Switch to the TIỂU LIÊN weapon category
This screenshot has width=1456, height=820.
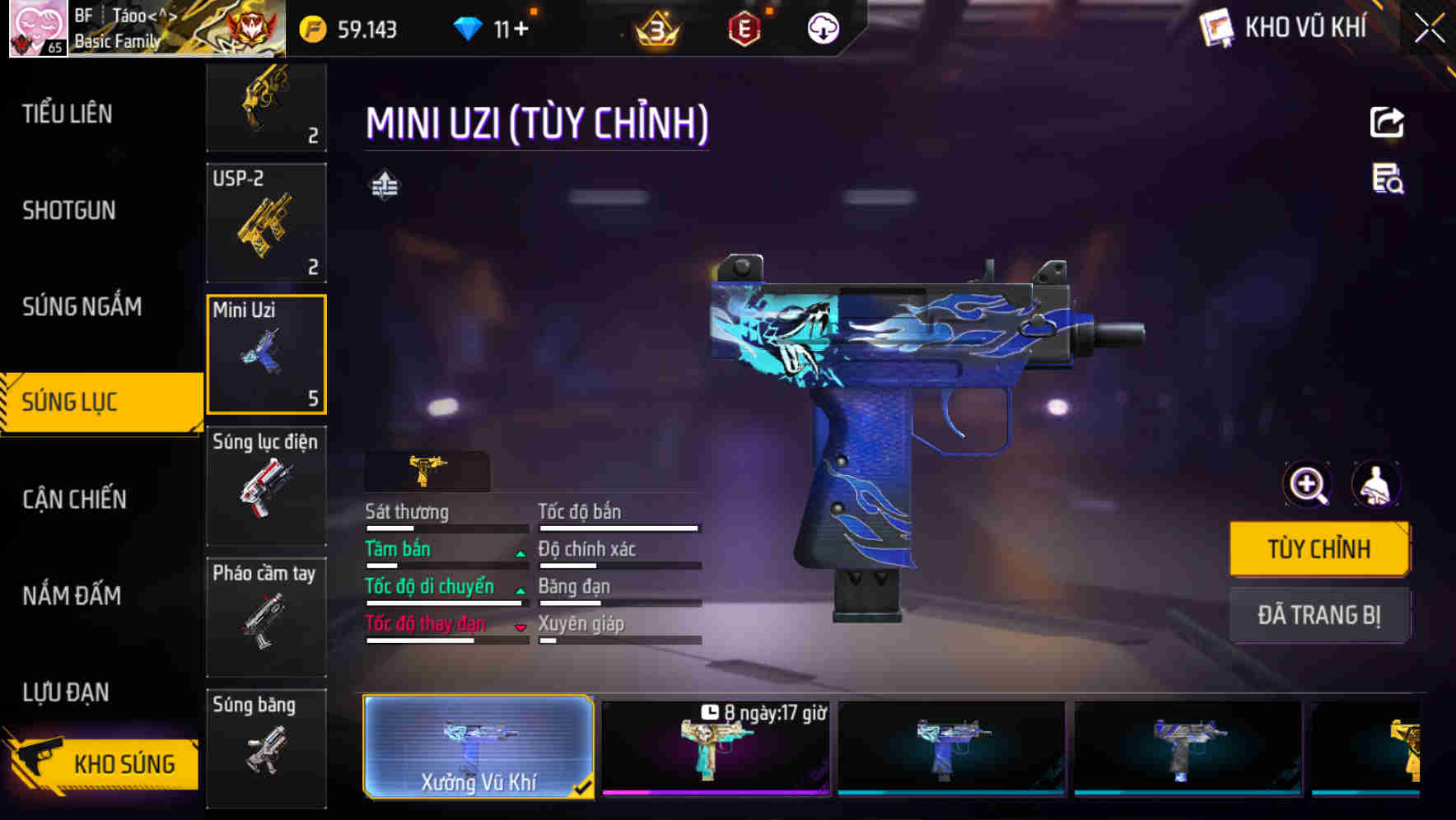(x=68, y=114)
